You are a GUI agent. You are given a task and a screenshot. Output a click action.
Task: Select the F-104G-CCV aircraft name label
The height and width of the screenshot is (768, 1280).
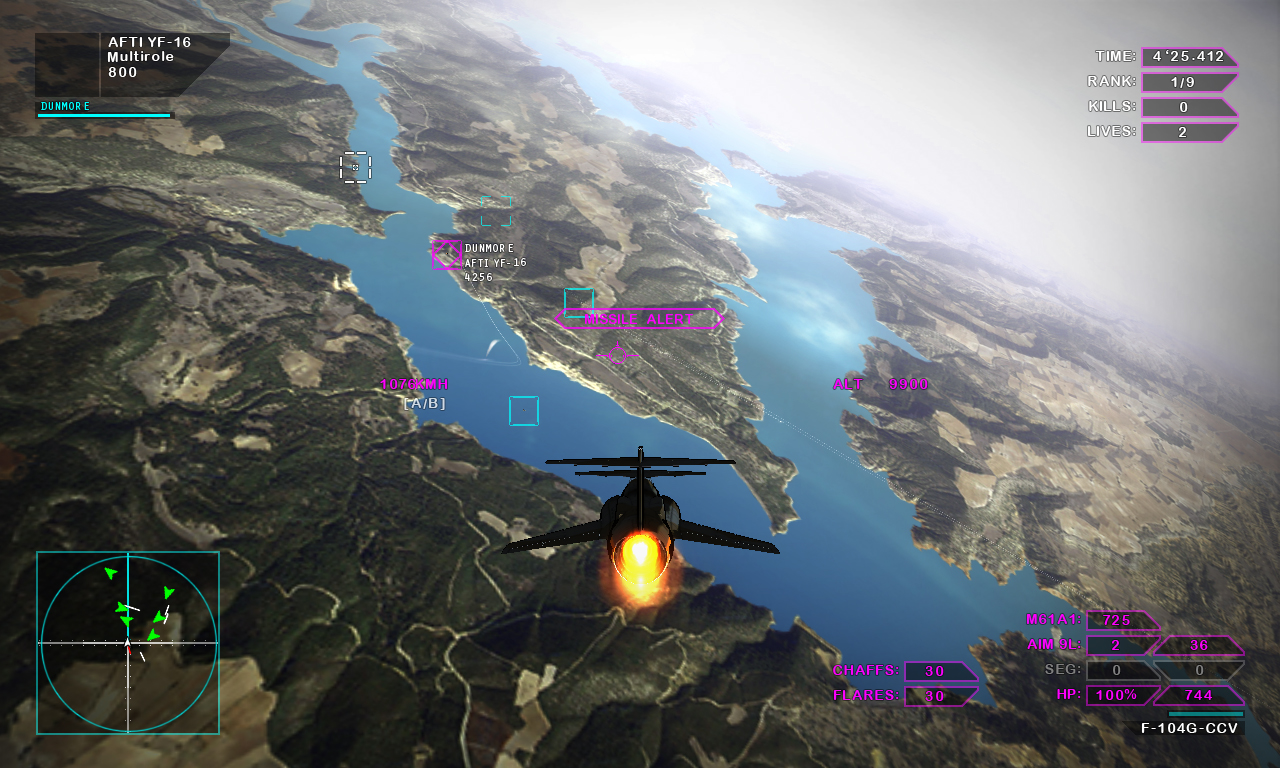[x=1187, y=728]
